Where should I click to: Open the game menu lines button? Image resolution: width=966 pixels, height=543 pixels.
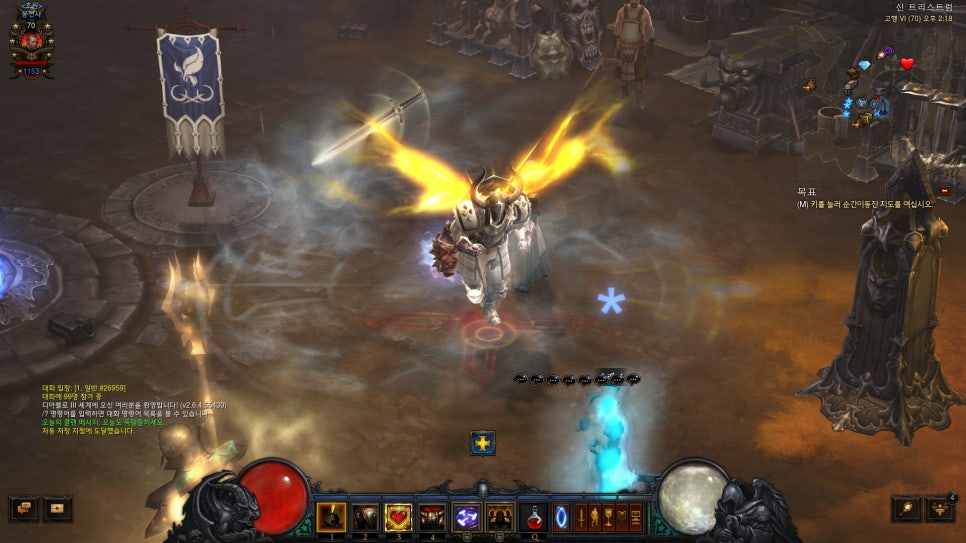pos(634,517)
